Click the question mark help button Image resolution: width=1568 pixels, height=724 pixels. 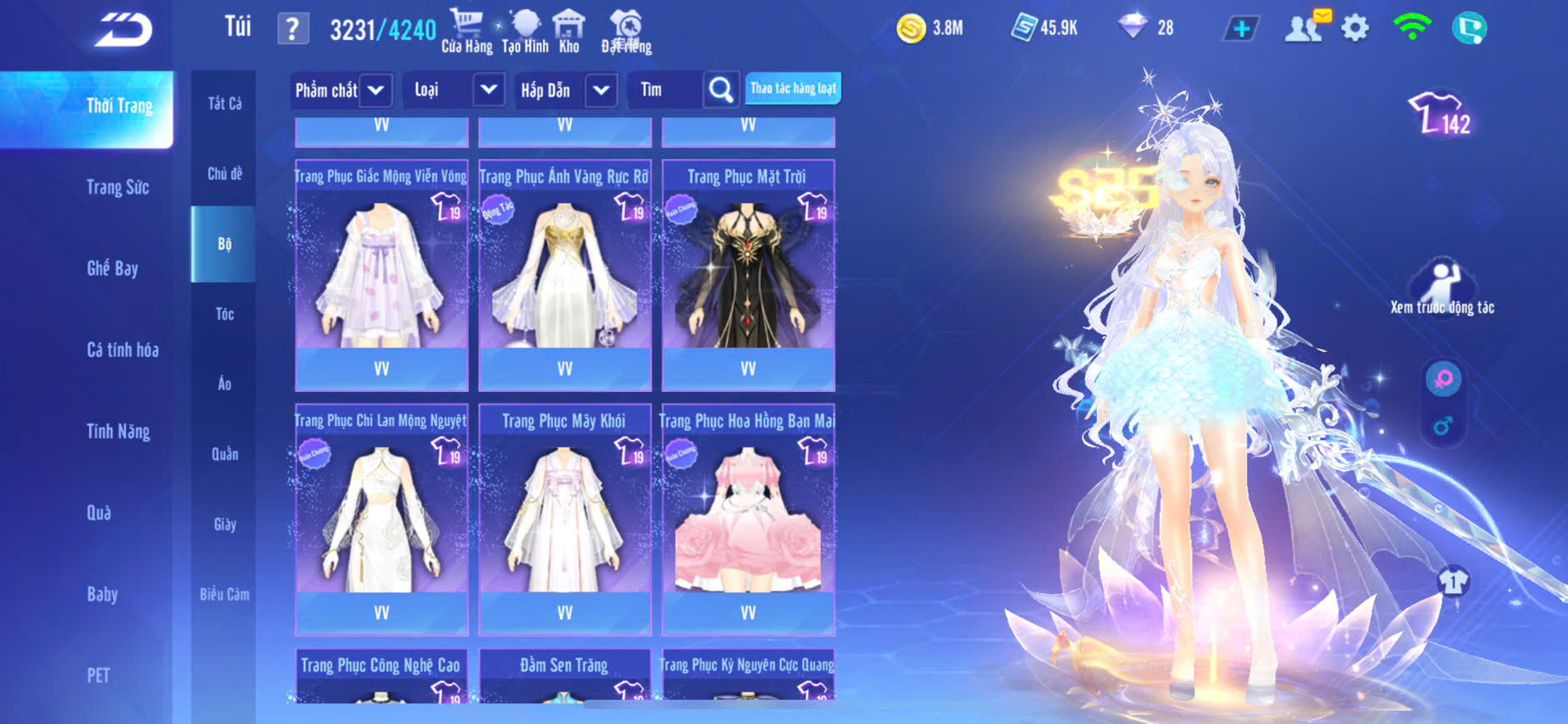point(292,30)
